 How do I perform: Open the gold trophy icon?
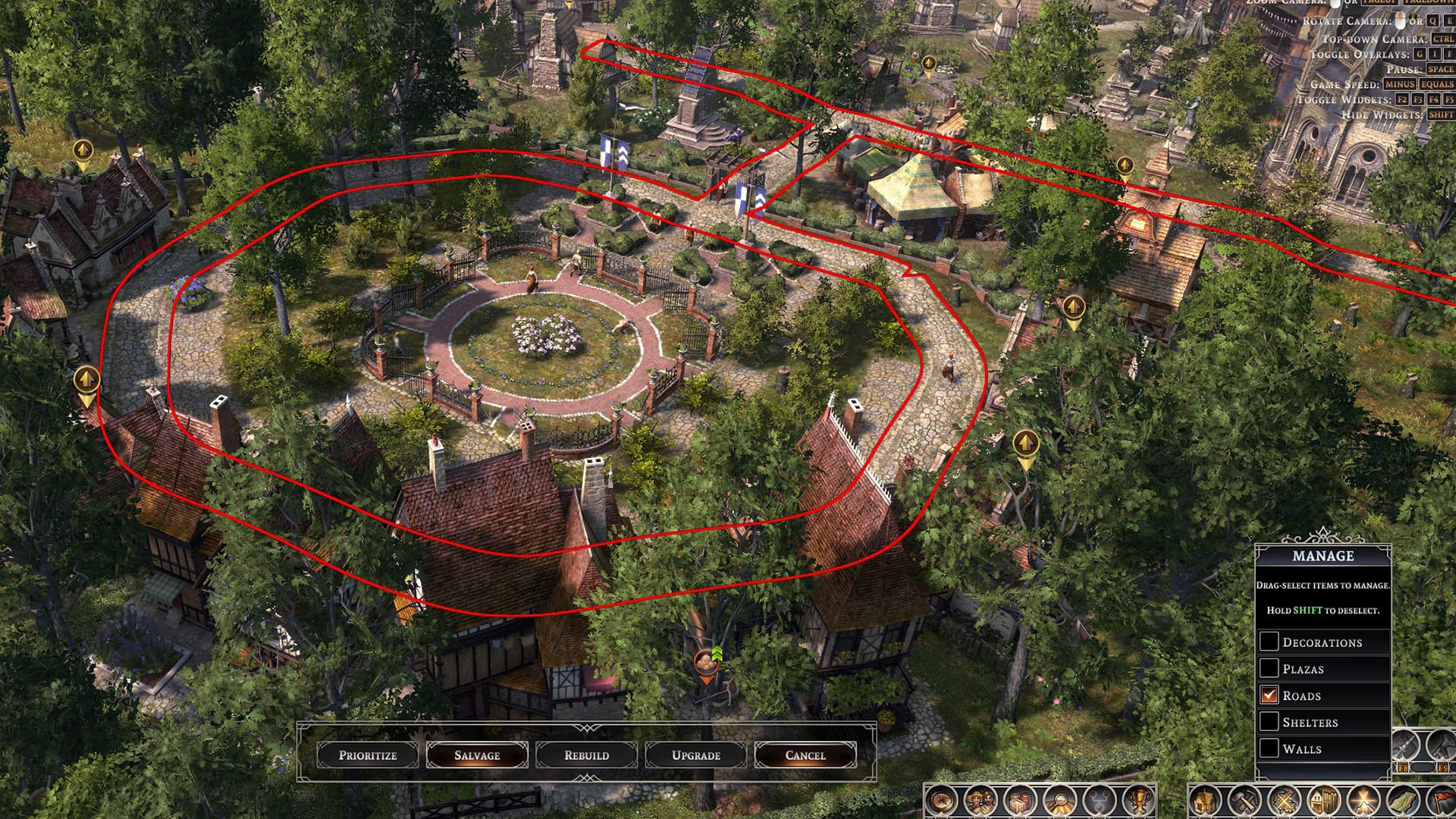1139,801
